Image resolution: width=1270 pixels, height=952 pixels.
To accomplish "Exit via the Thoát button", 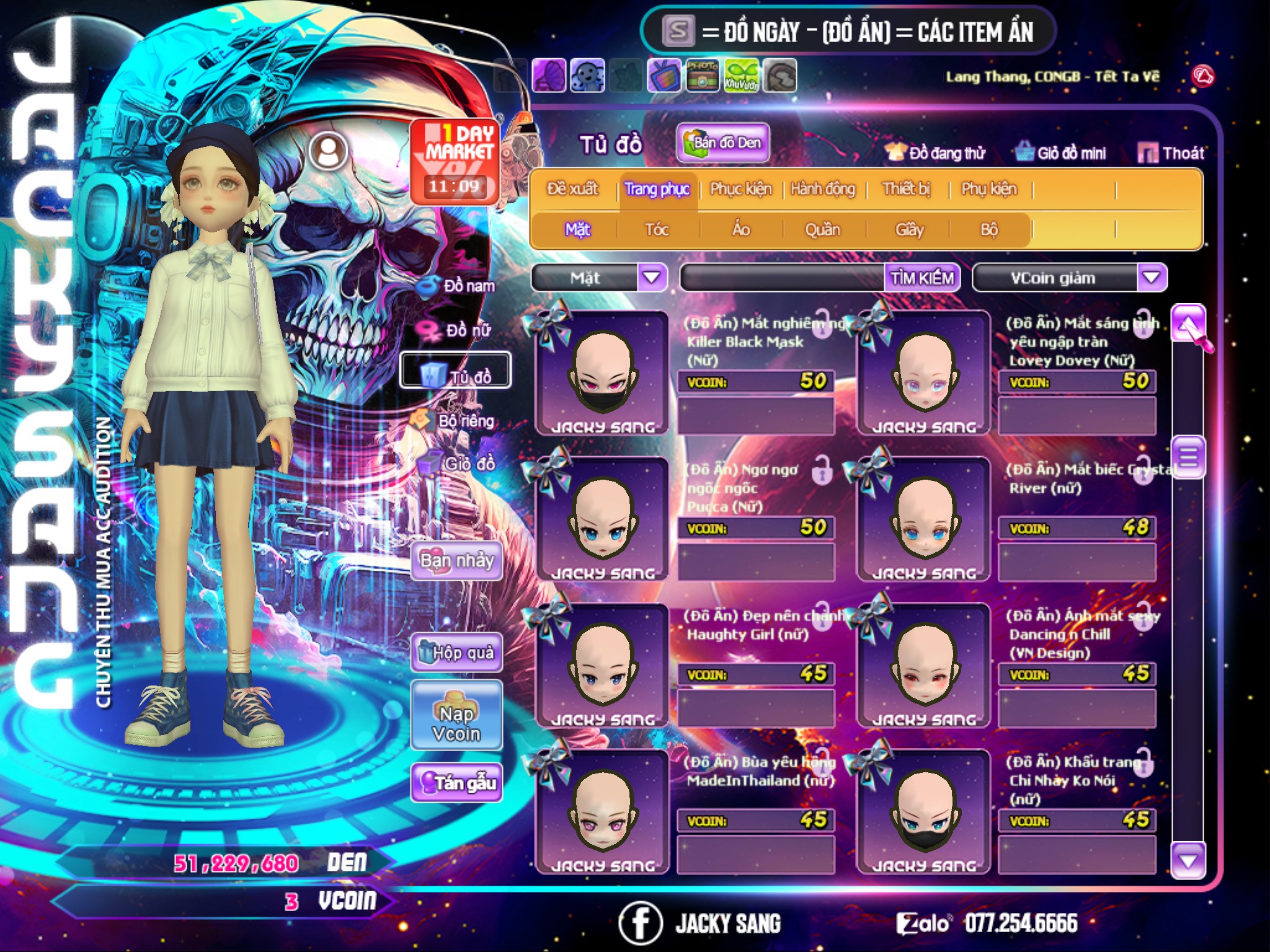I will (x=1171, y=153).
